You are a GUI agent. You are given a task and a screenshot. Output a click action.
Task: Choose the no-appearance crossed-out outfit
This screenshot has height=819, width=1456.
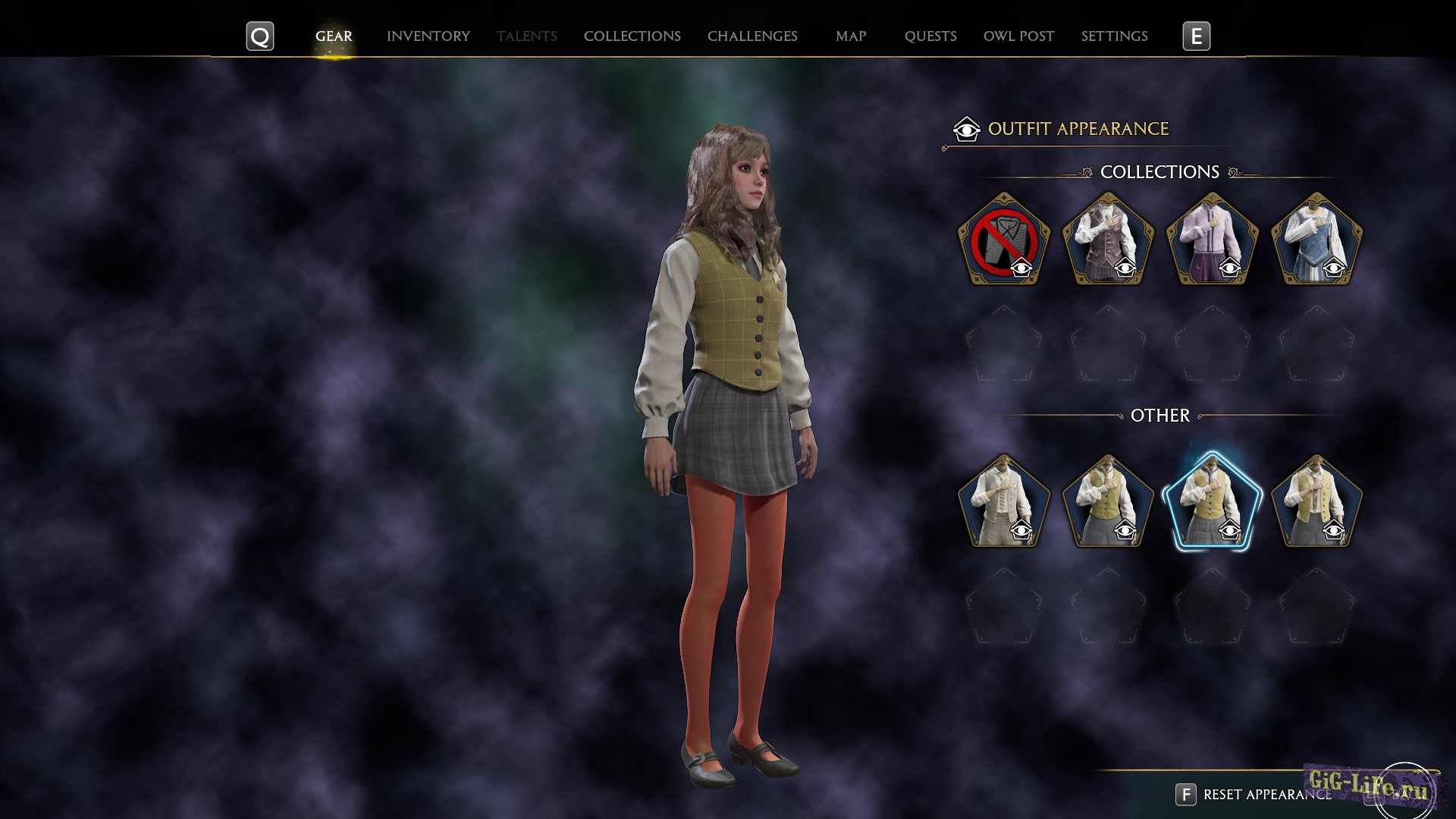click(1004, 240)
